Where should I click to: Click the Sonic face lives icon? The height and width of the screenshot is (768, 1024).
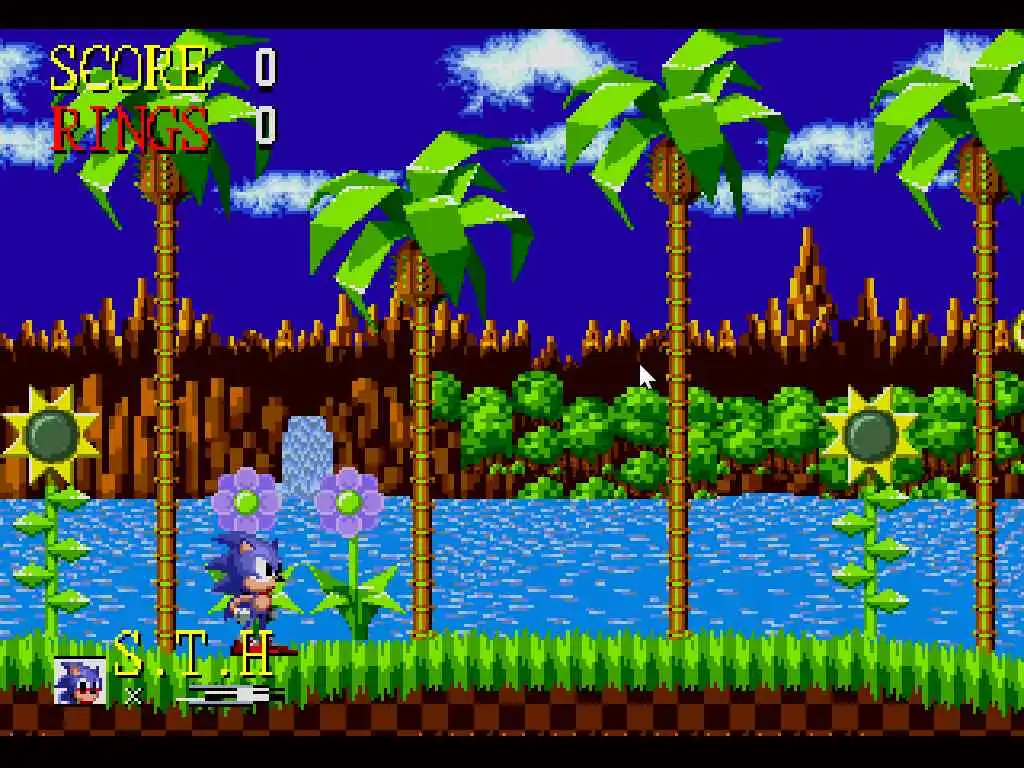[x=79, y=681]
